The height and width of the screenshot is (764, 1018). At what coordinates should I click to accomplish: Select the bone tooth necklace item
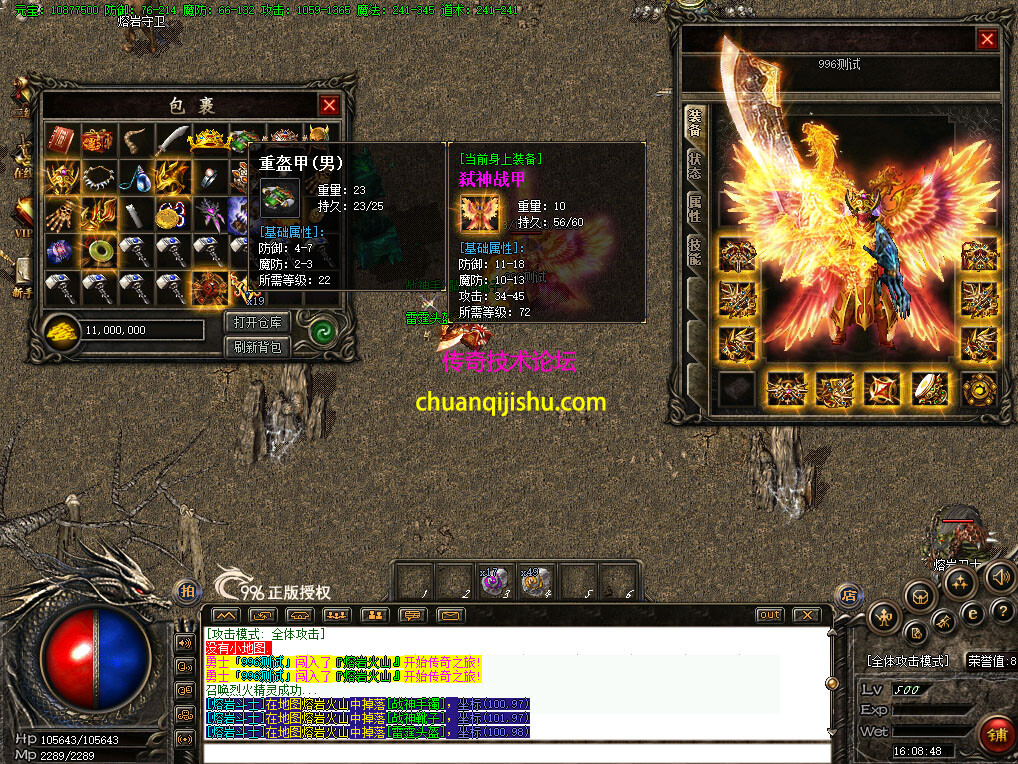(99, 177)
